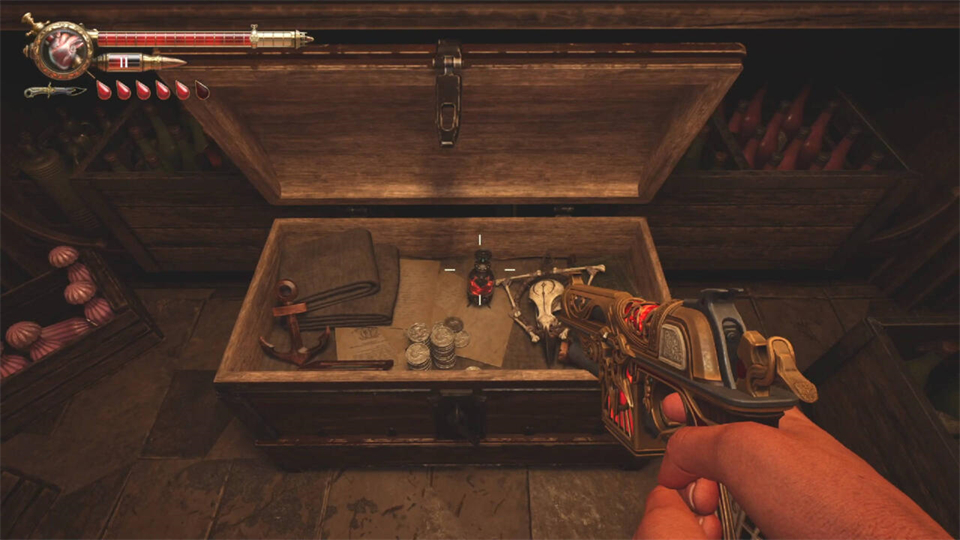Screen dimensions: 960x540
Task: Select the dagger weapon icon
Action: [x=56, y=91]
